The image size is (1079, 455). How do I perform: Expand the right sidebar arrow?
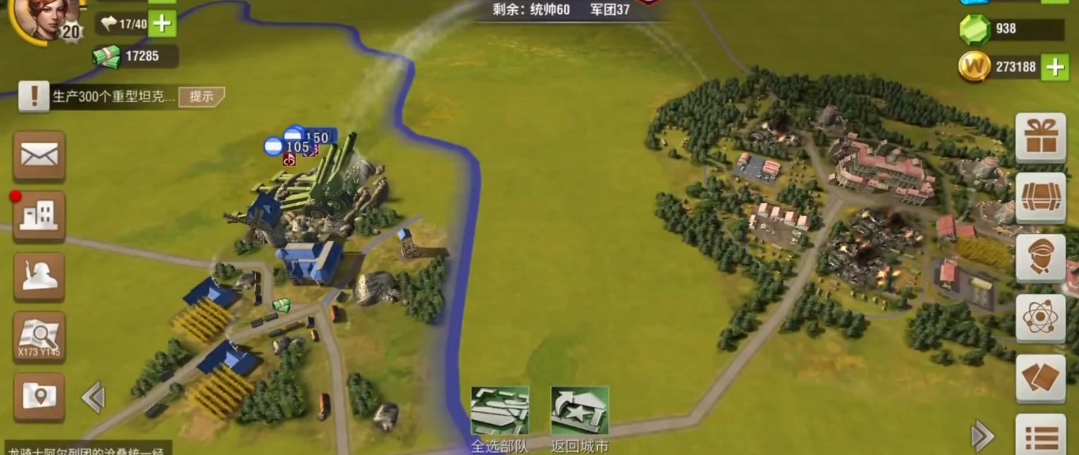[983, 435]
